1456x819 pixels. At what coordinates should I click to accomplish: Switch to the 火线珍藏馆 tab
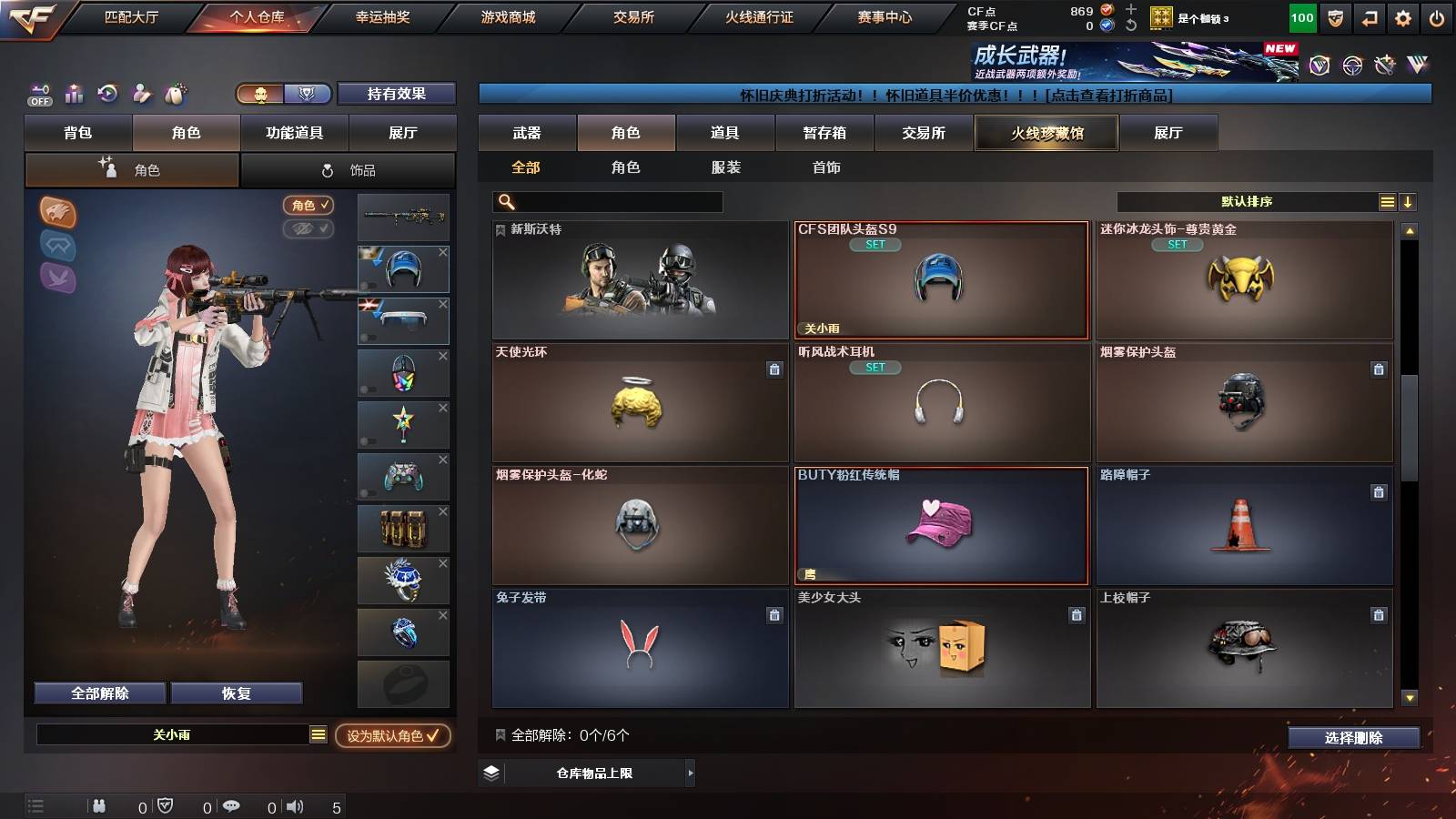point(1046,133)
